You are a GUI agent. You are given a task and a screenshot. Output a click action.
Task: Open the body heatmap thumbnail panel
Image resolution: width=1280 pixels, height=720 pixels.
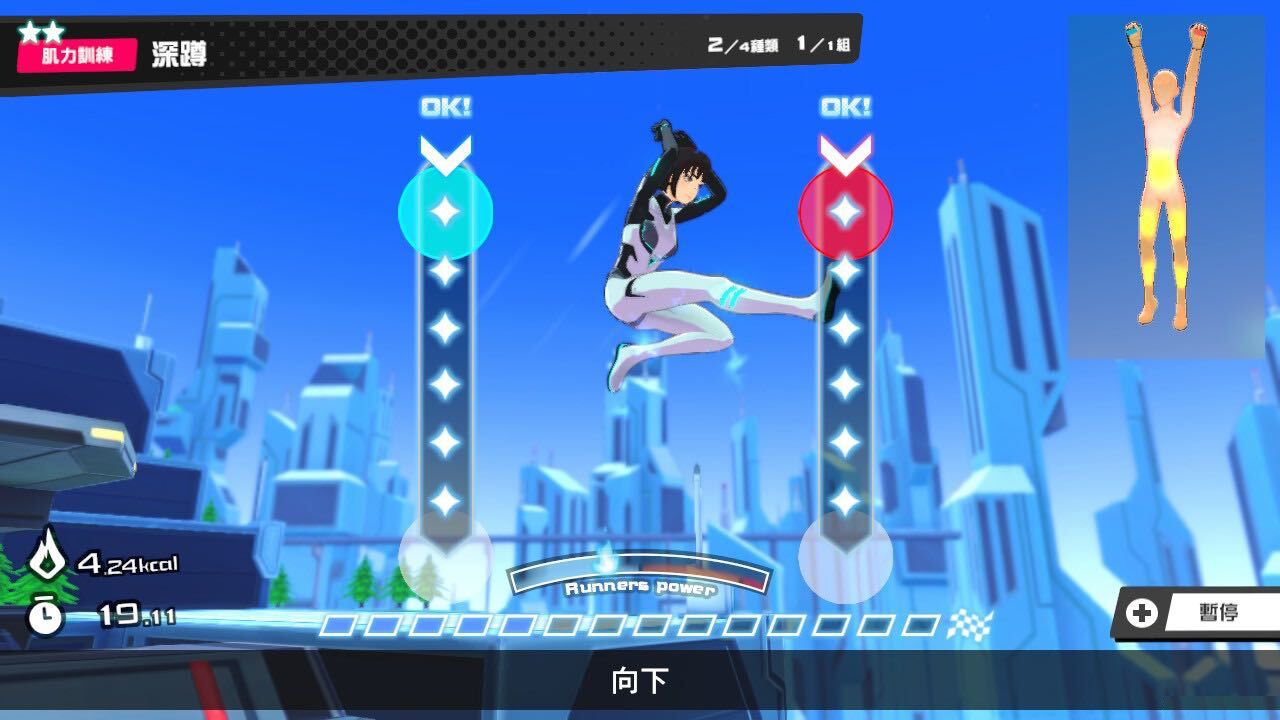[1170, 185]
